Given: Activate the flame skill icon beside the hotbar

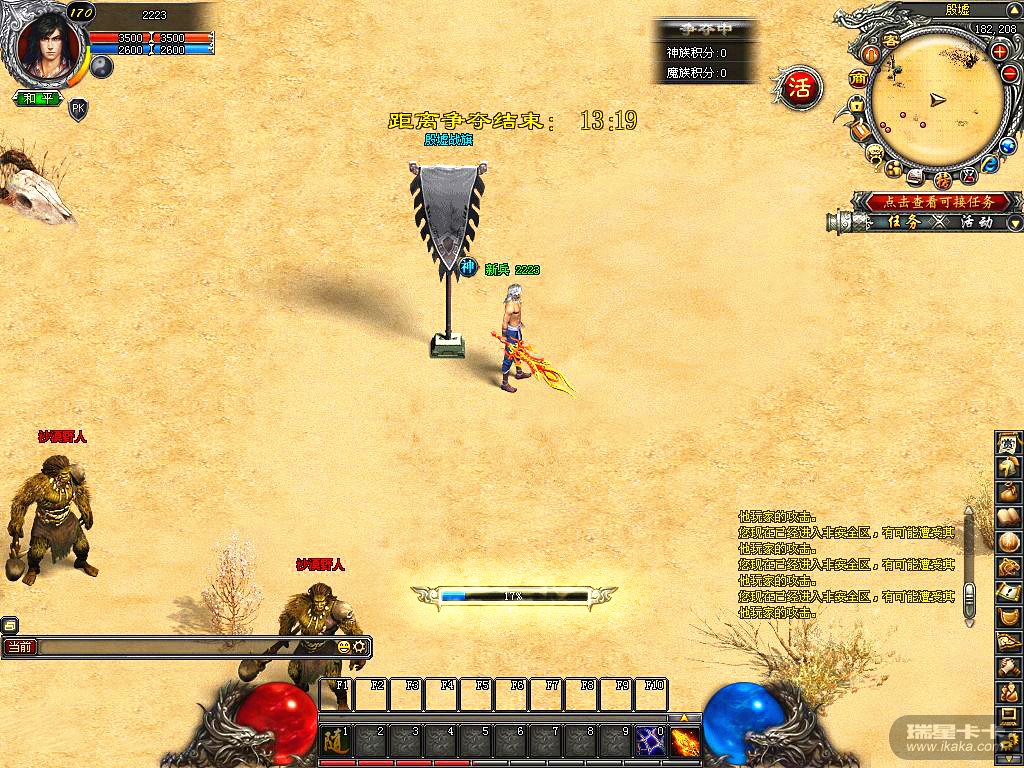Looking at the screenshot, I should (685, 741).
